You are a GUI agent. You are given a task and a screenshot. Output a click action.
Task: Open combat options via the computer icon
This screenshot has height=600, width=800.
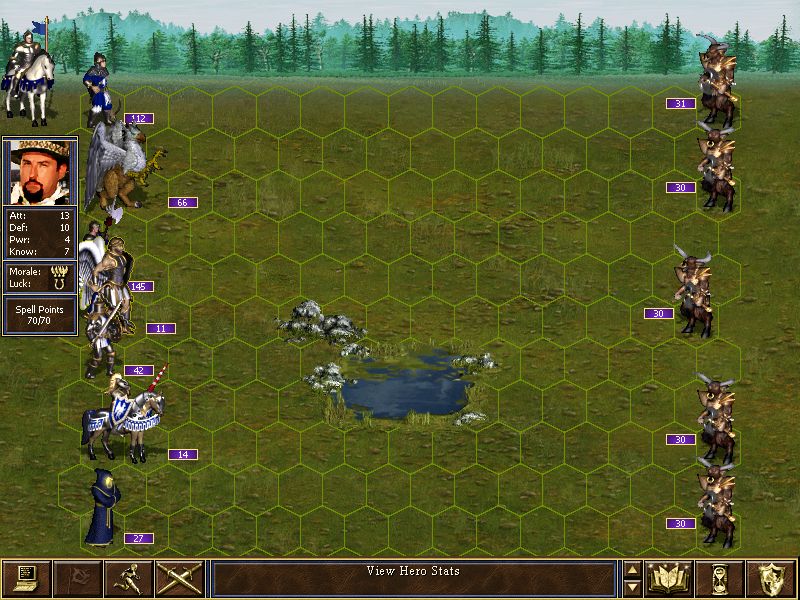[x=26, y=578]
